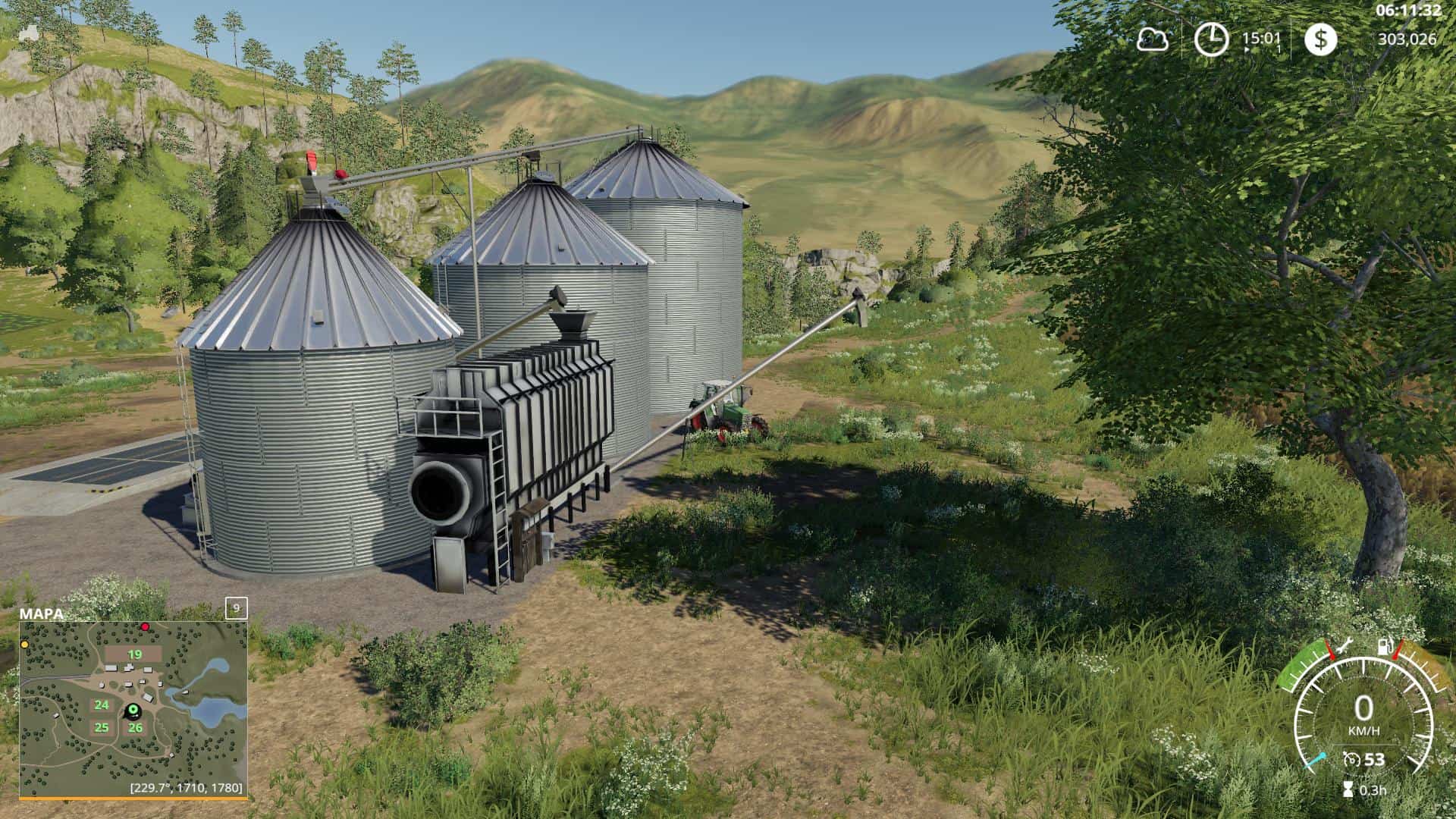Image resolution: width=1456 pixels, height=819 pixels.
Task: Click the clock time icon
Action: coord(1211,39)
